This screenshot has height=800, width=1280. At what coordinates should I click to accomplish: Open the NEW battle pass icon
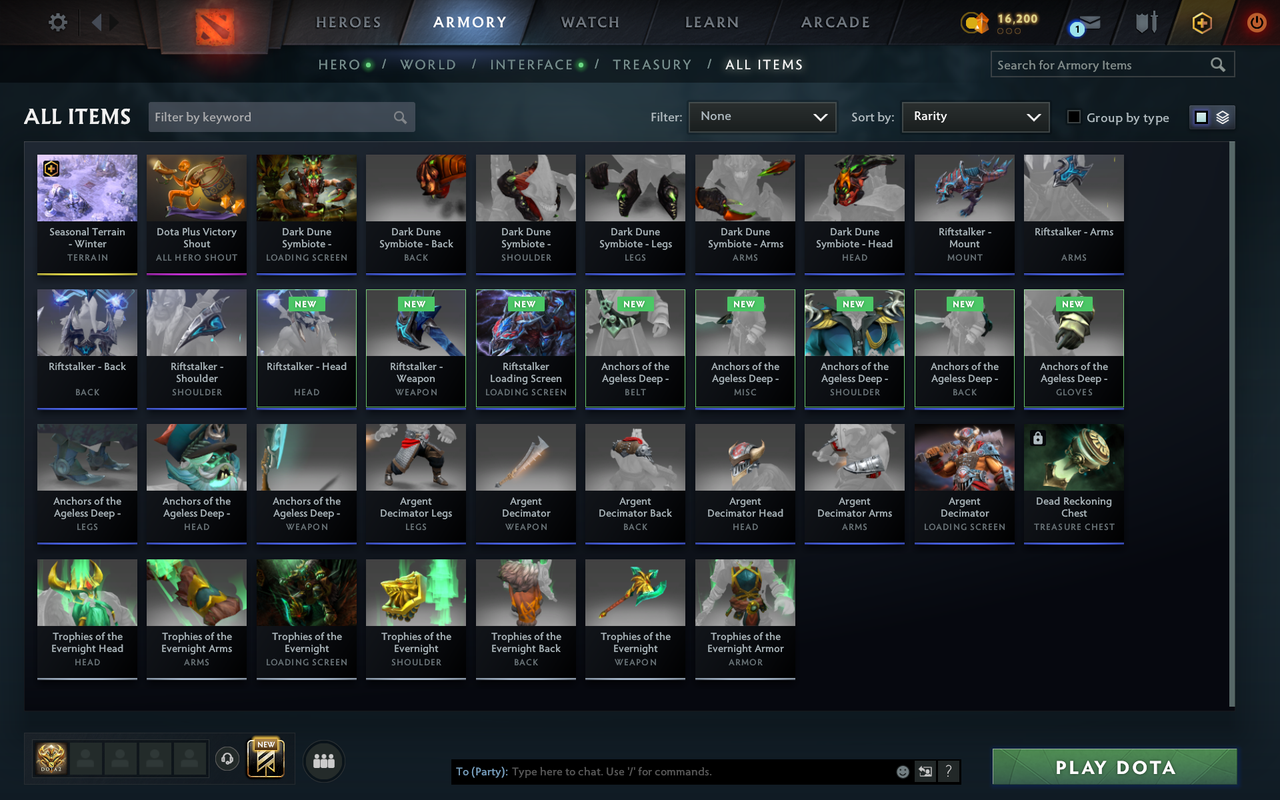[x=265, y=760]
